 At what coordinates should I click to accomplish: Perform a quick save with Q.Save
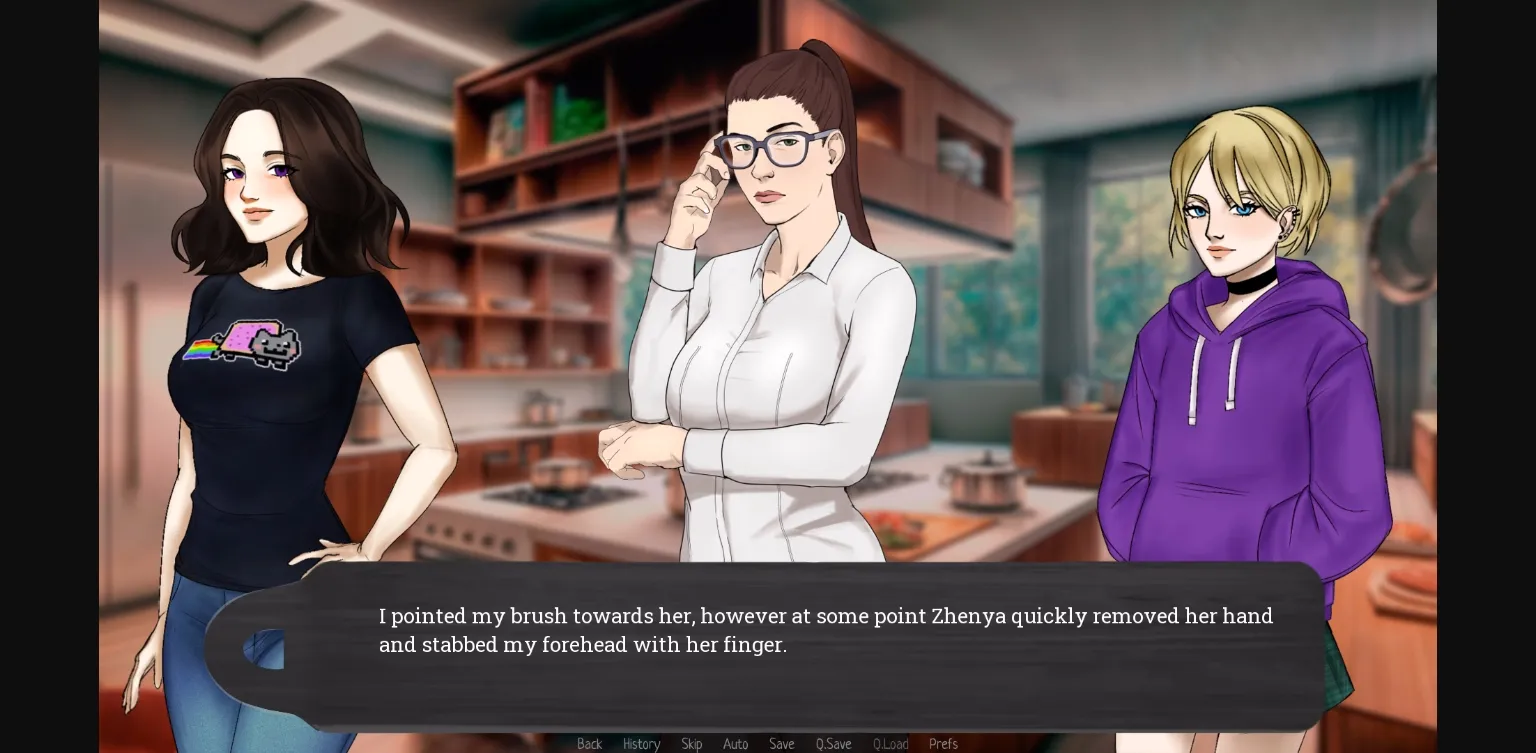point(833,744)
